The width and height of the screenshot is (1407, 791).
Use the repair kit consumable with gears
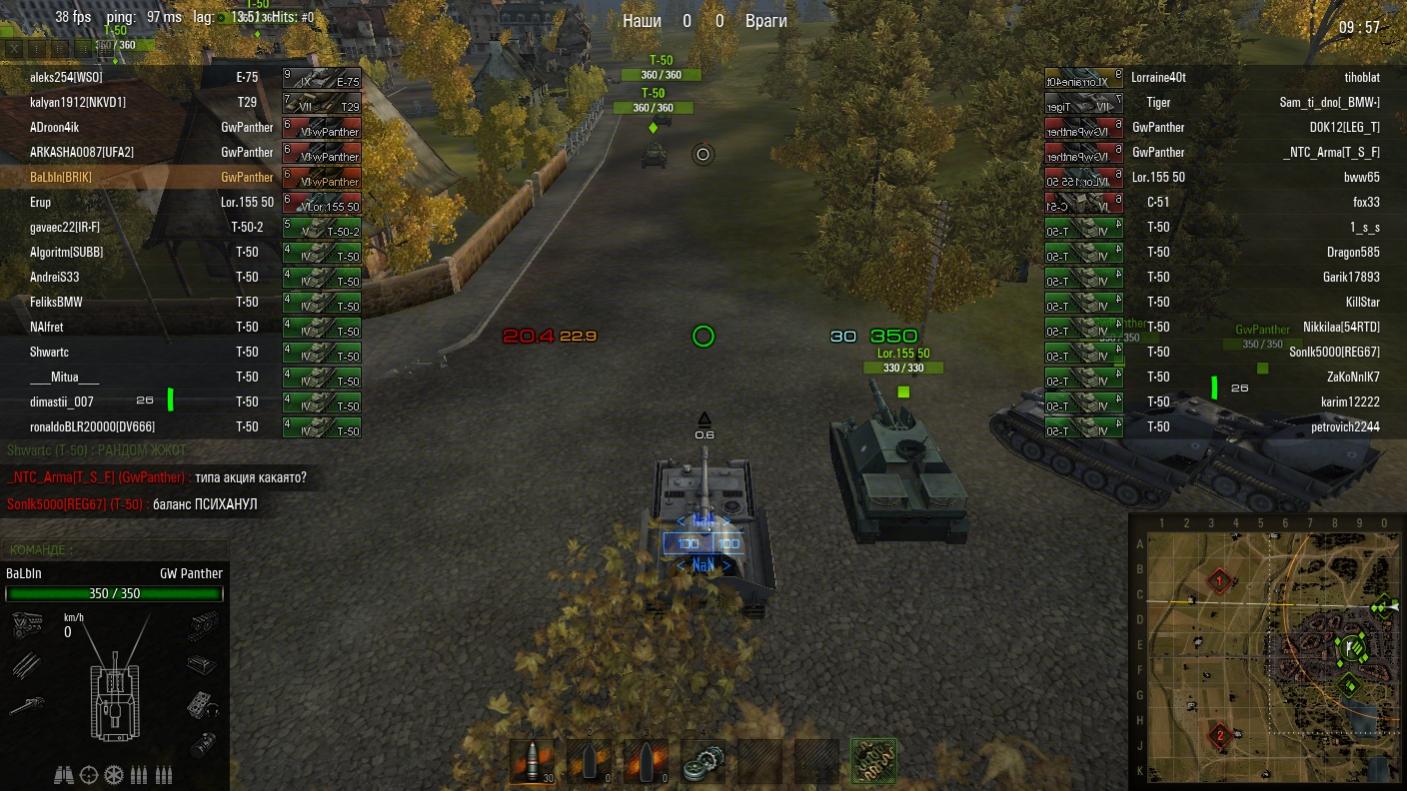(x=703, y=762)
